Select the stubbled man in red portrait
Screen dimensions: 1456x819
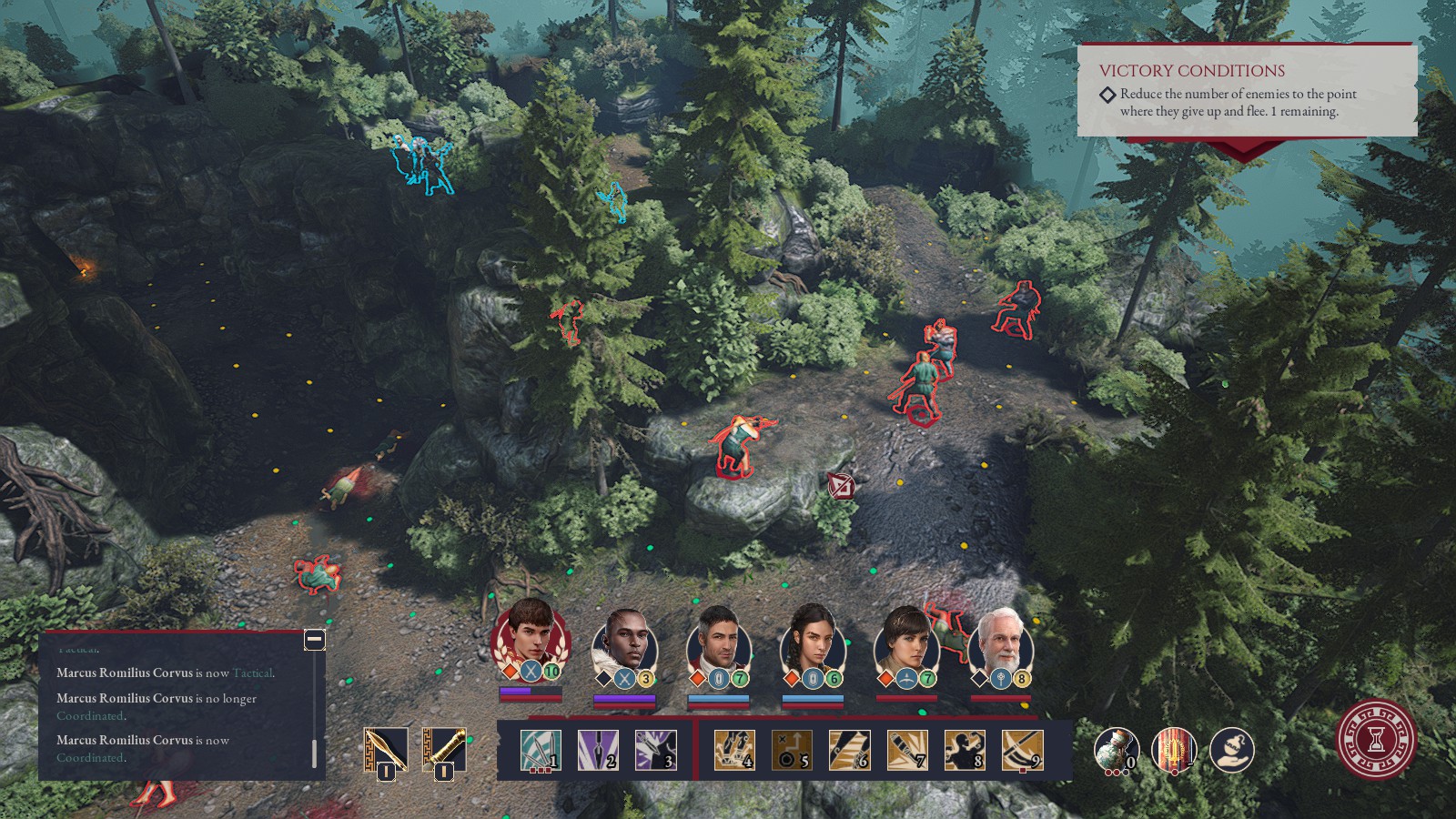[x=718, y=641]
